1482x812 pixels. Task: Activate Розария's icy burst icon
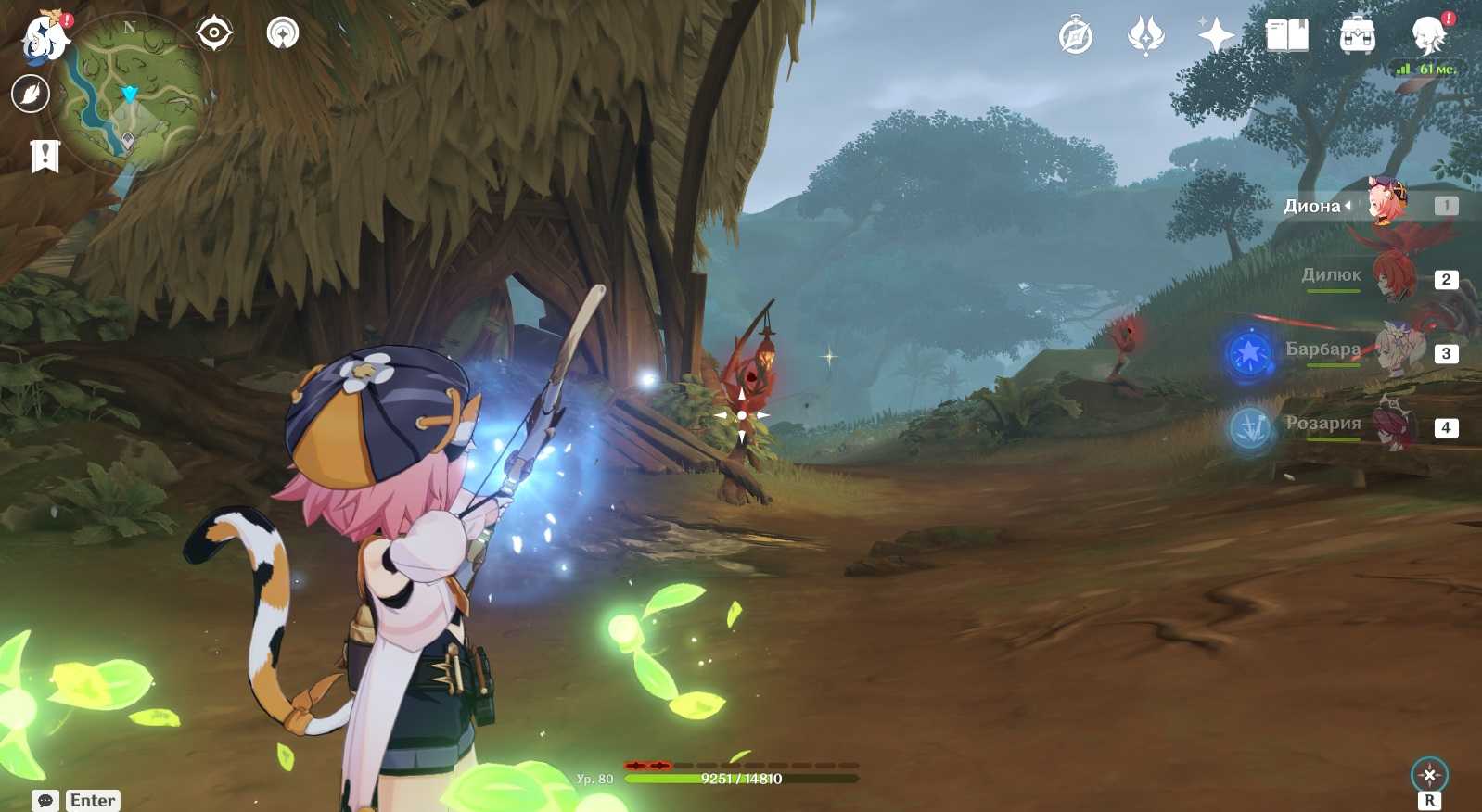1249,428
